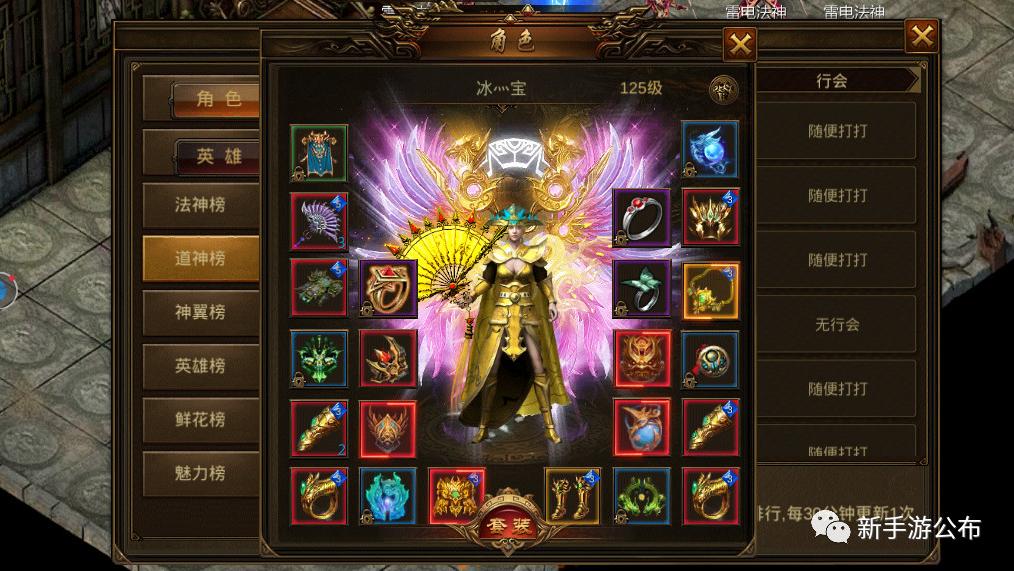Switch to the 角色 character tab
Image resolution: width=1014 pixels, height=571 pixels.
[218, 98]
